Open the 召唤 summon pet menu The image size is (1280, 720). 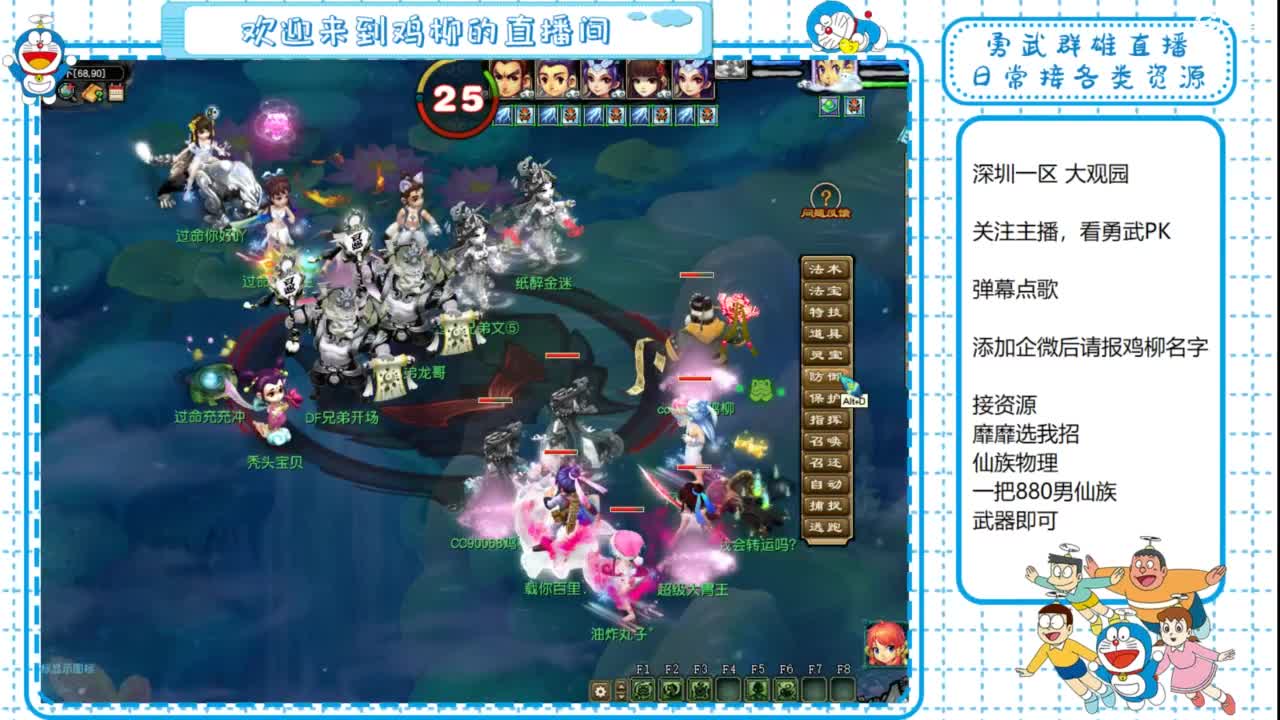[x=828, y=442]
